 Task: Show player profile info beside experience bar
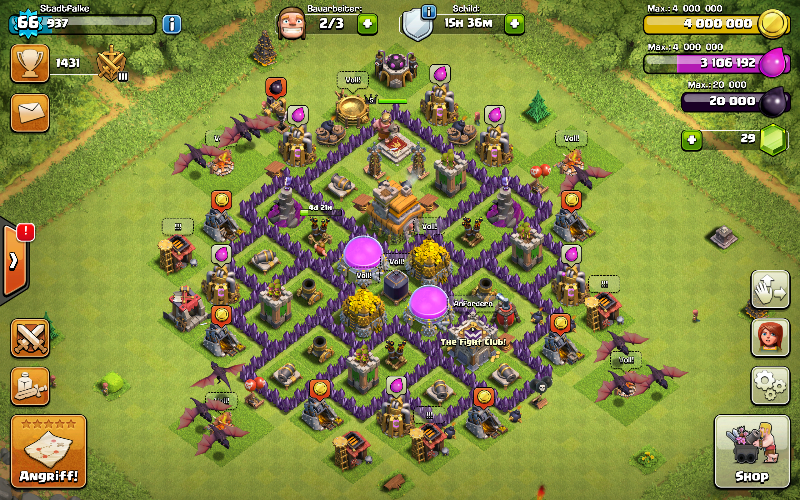[x=172, y=23]
